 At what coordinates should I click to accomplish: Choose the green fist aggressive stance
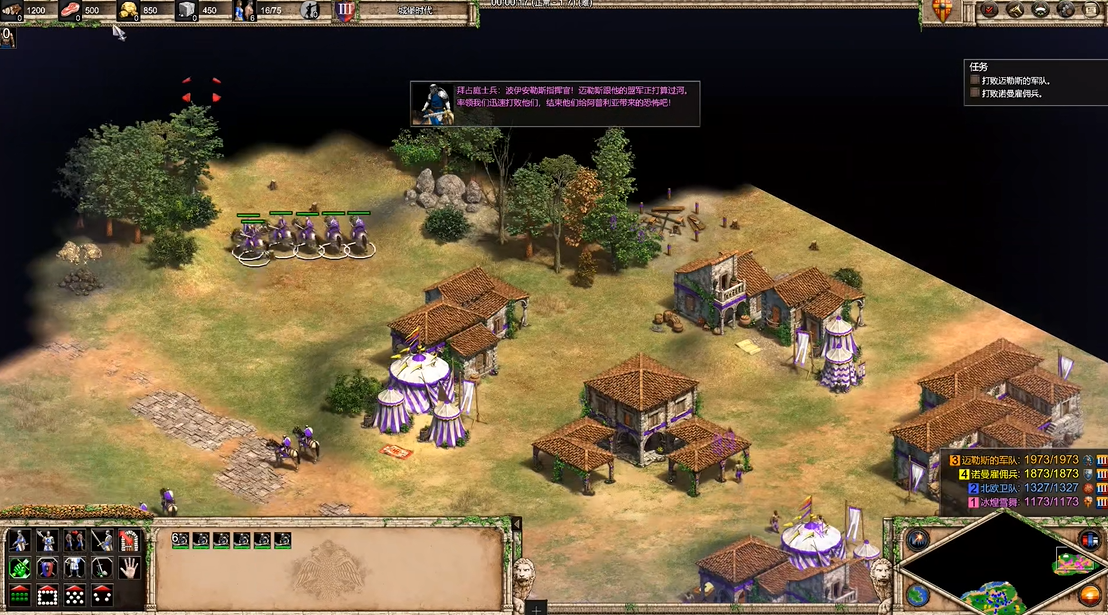(19, 568)
